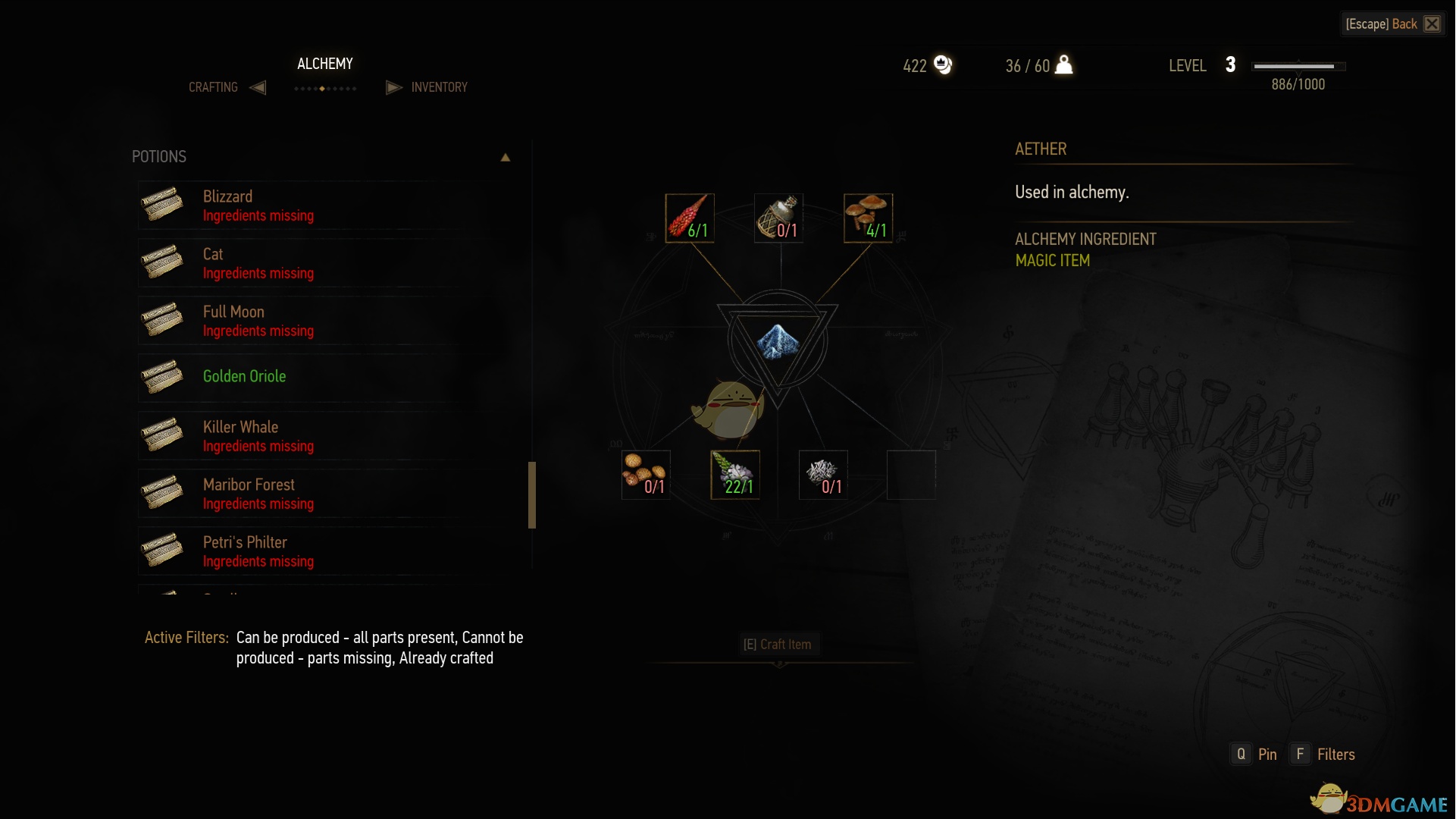Switch to the CRAFTING tab
This screenshot has height=819, width=1456.
click(x=213, y=87)
